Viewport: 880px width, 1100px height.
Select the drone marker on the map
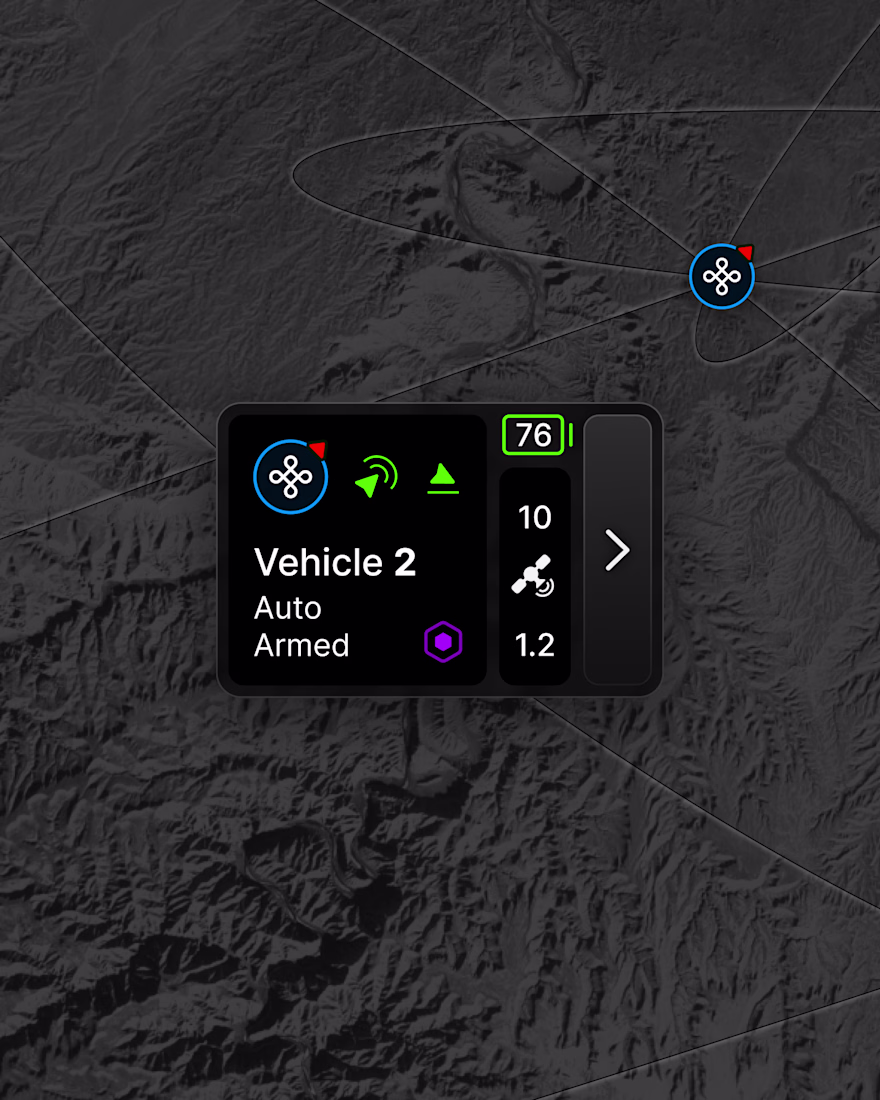(721, 276)
